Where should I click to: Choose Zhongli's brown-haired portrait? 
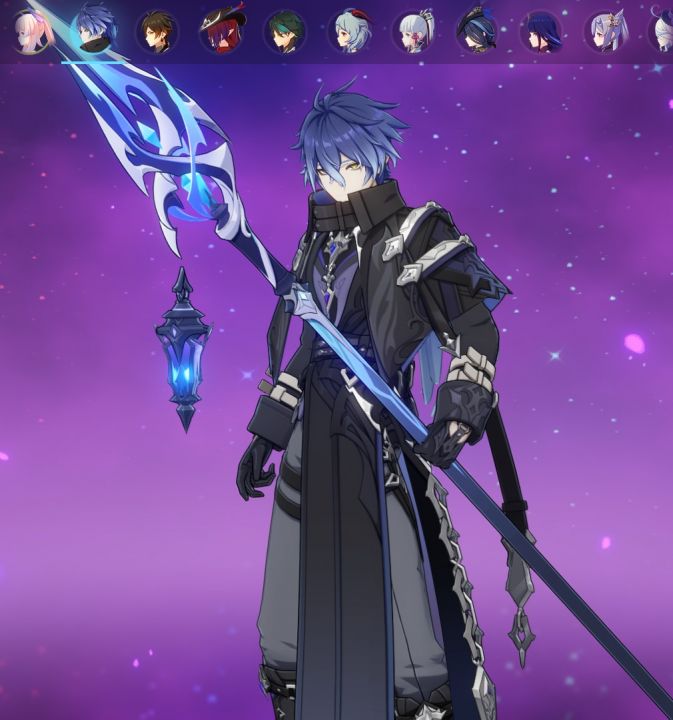[157, 31]
